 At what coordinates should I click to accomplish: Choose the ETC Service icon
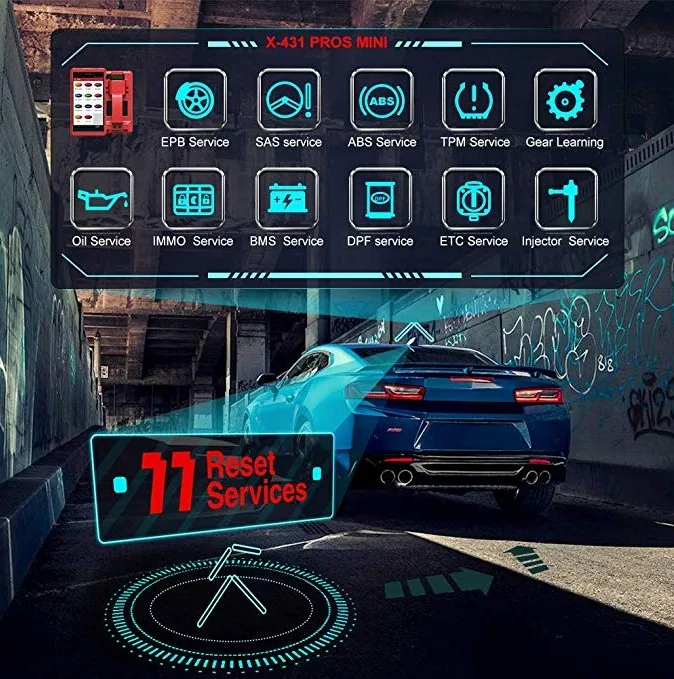[x=474, y=199]
